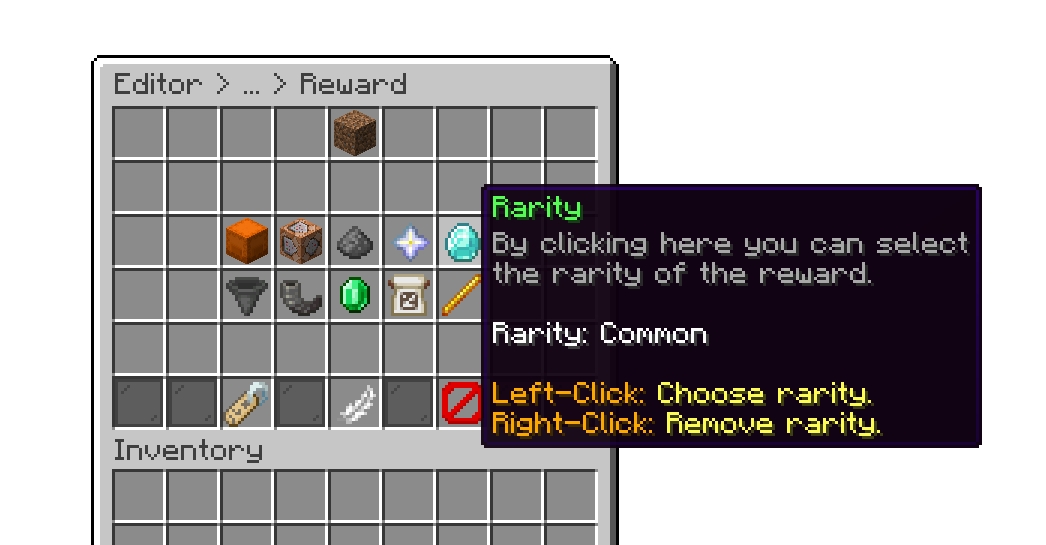The image size is (1046, 545).
Task: Click the red barrier icon
Action: pos(460,403)
